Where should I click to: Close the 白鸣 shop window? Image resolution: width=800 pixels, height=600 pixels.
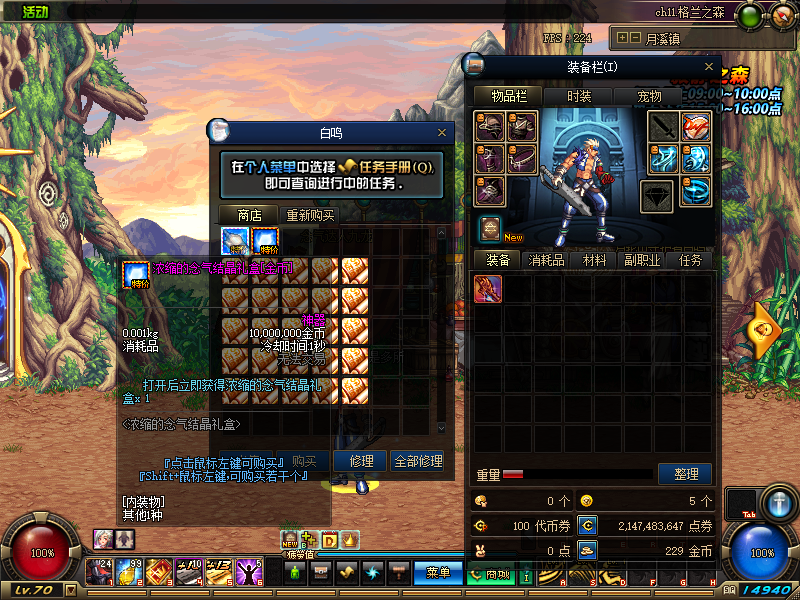tap(443, 132)
